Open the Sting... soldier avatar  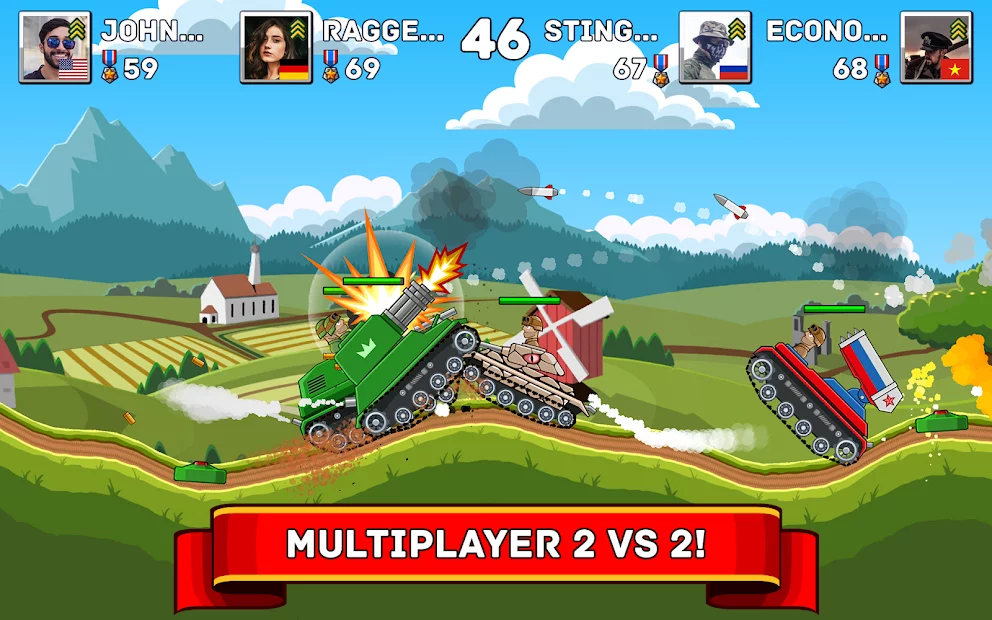pyautogui.click(x=715, y=47)
